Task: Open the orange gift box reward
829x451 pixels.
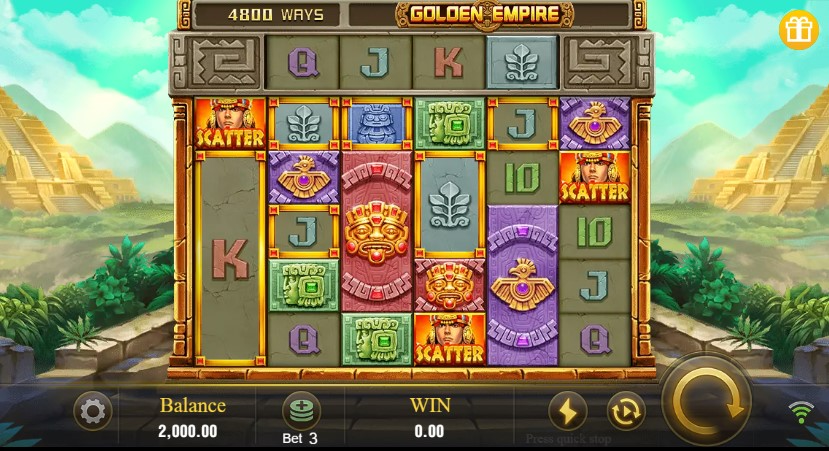Action: [x=798, y=30]
